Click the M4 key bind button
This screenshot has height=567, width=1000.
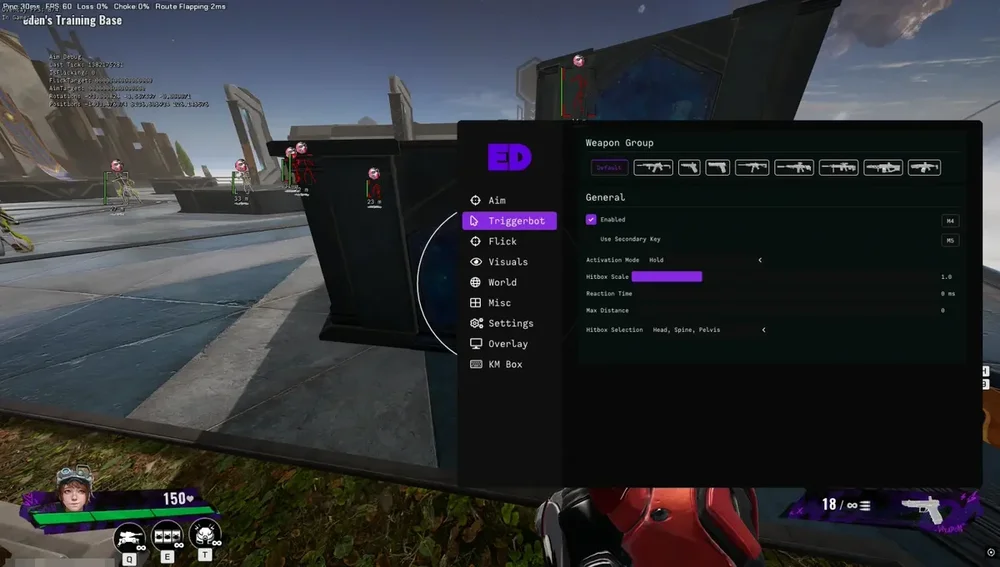[950, 220]
